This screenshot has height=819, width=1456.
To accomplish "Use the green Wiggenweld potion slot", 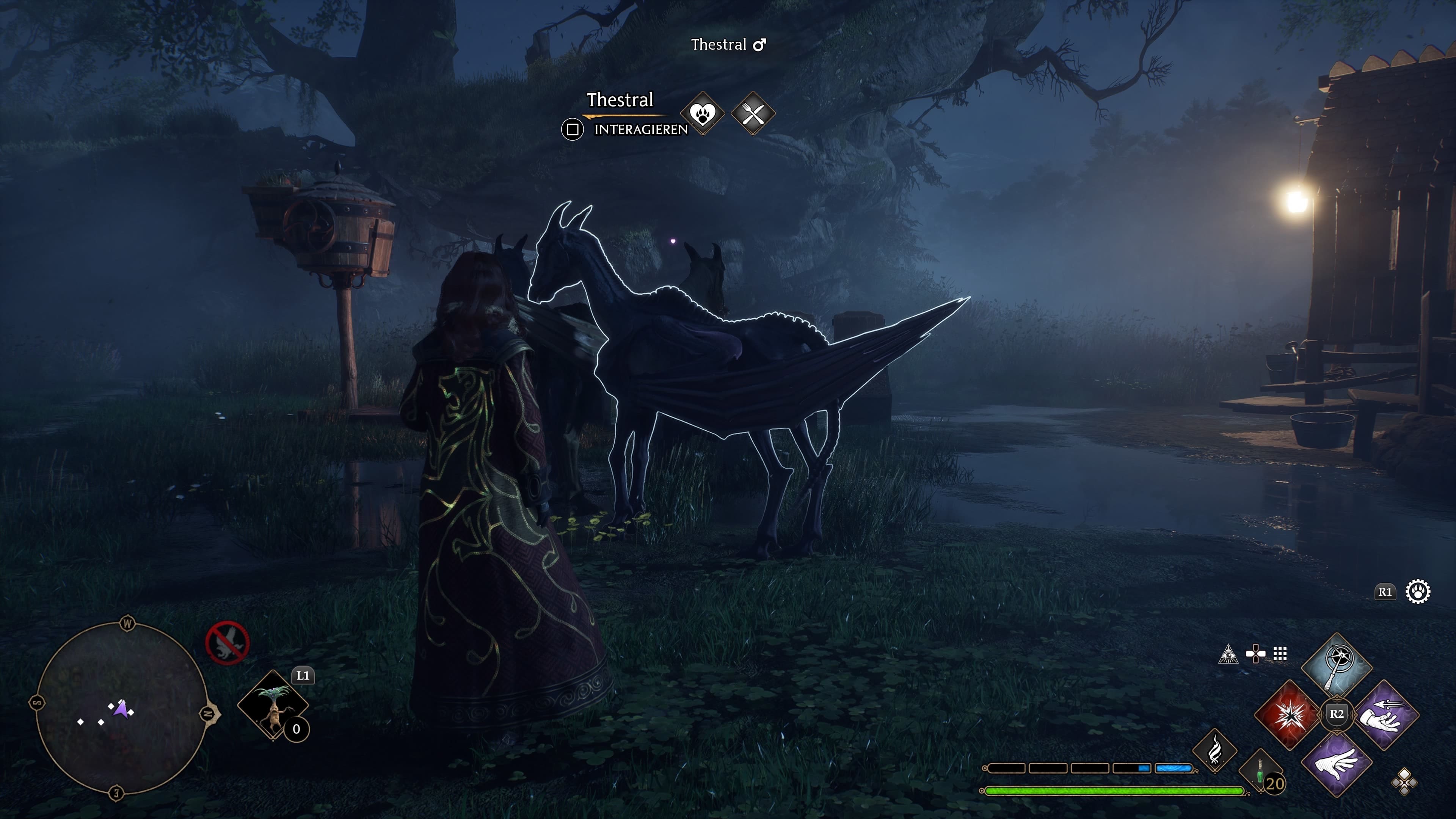I will [x=1261, y=773].
